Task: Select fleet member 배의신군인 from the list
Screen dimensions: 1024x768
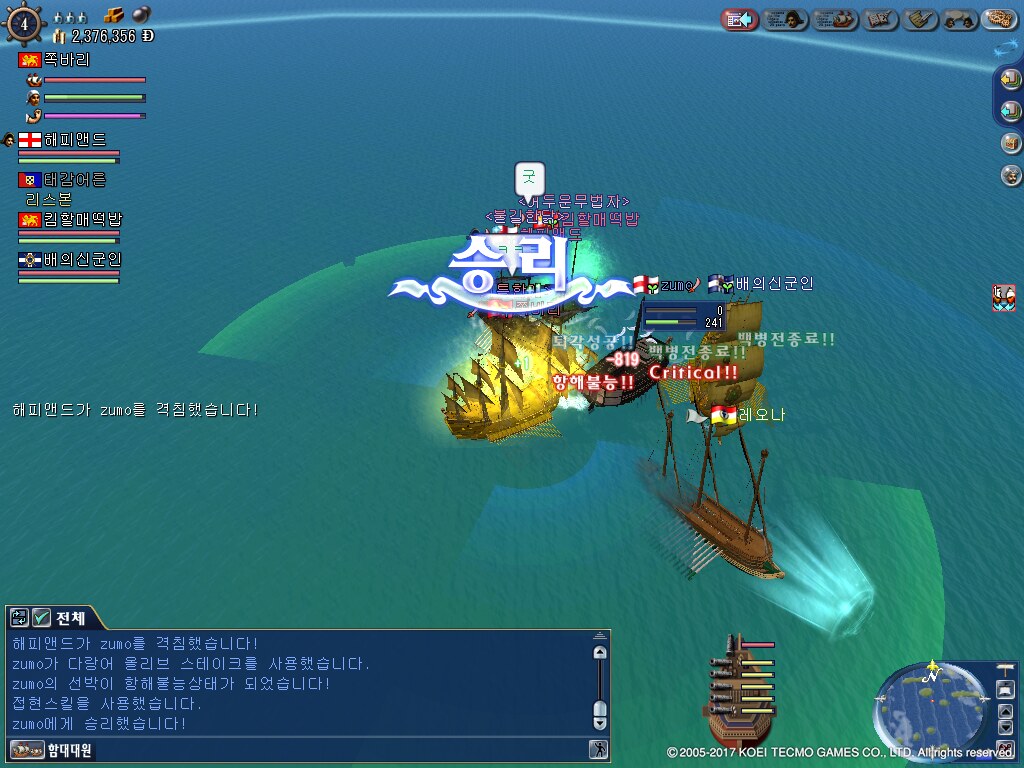Action: coord(82,260)
